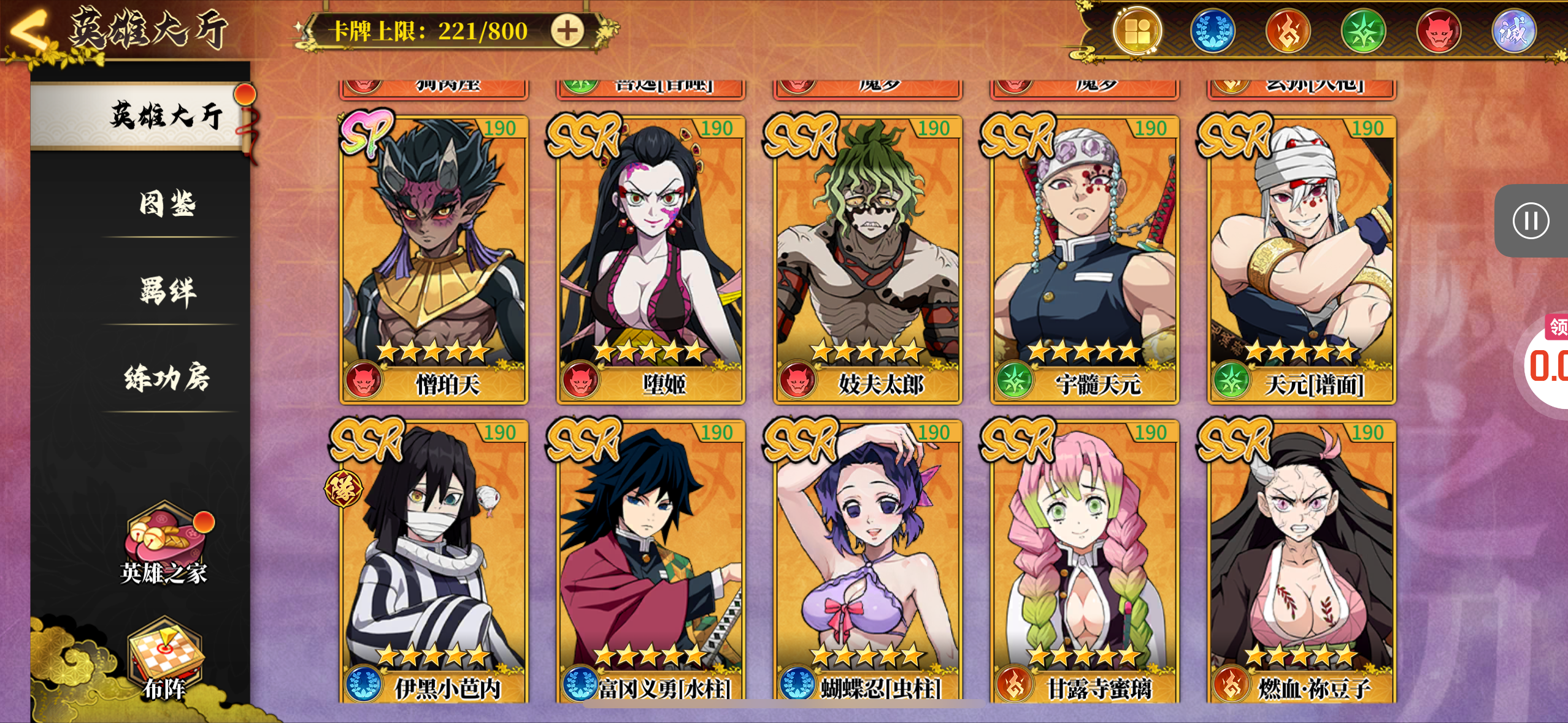Filter heroes by green star faction

coord(1363,31)
